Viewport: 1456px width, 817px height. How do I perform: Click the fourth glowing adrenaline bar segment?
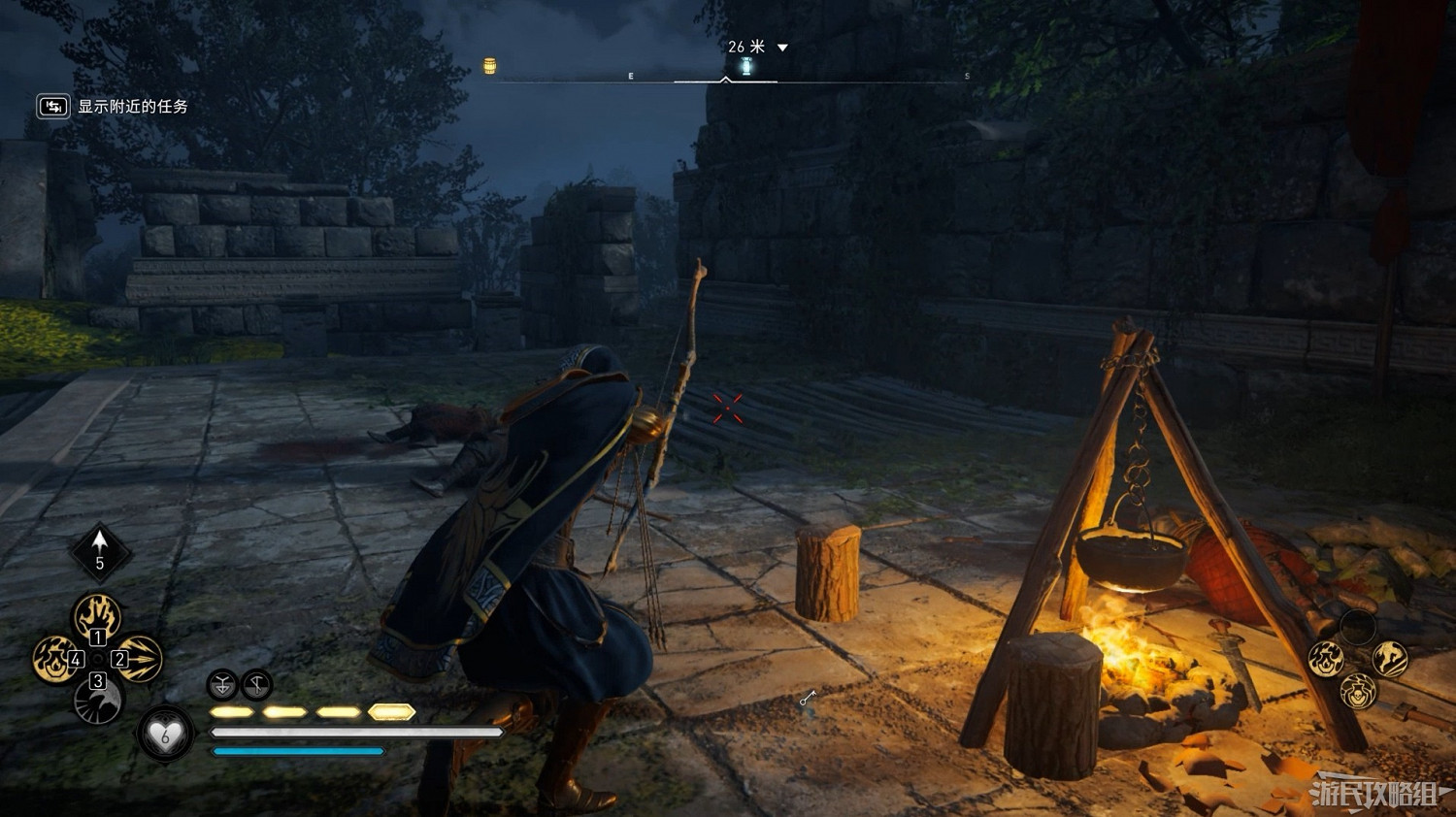[x=390, y=711]
